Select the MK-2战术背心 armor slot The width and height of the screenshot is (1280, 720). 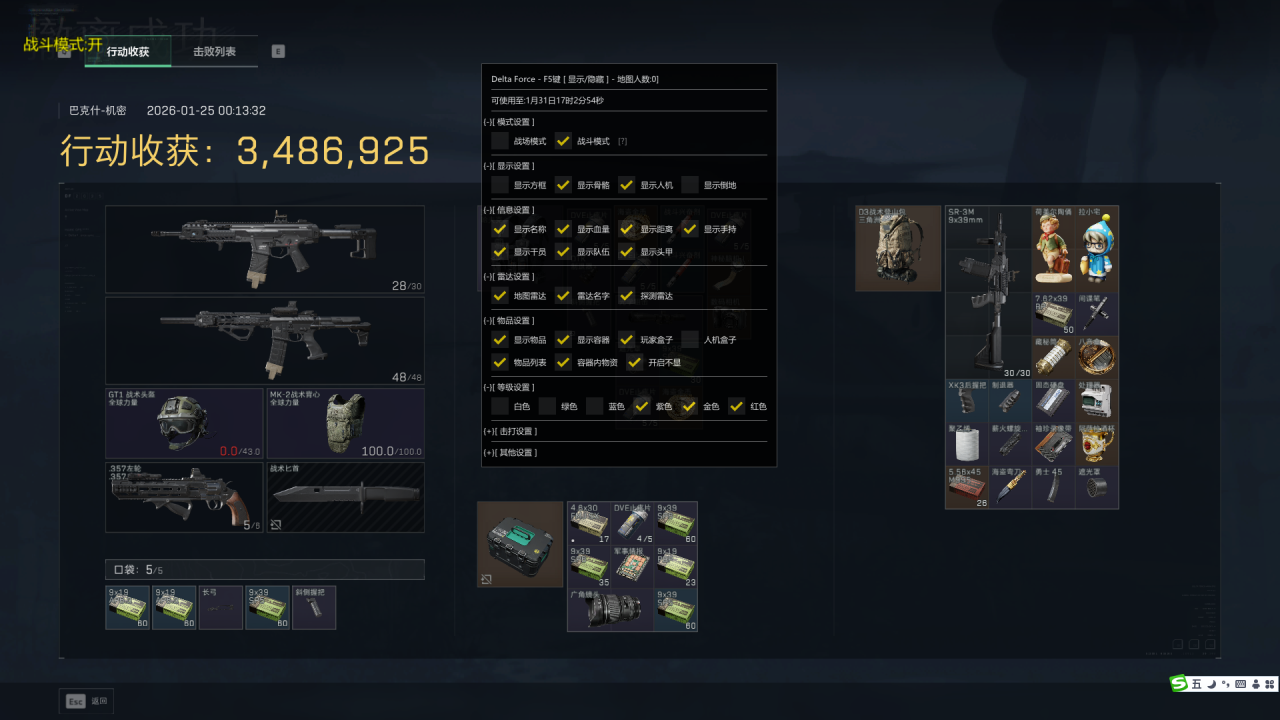pos(345,423)
